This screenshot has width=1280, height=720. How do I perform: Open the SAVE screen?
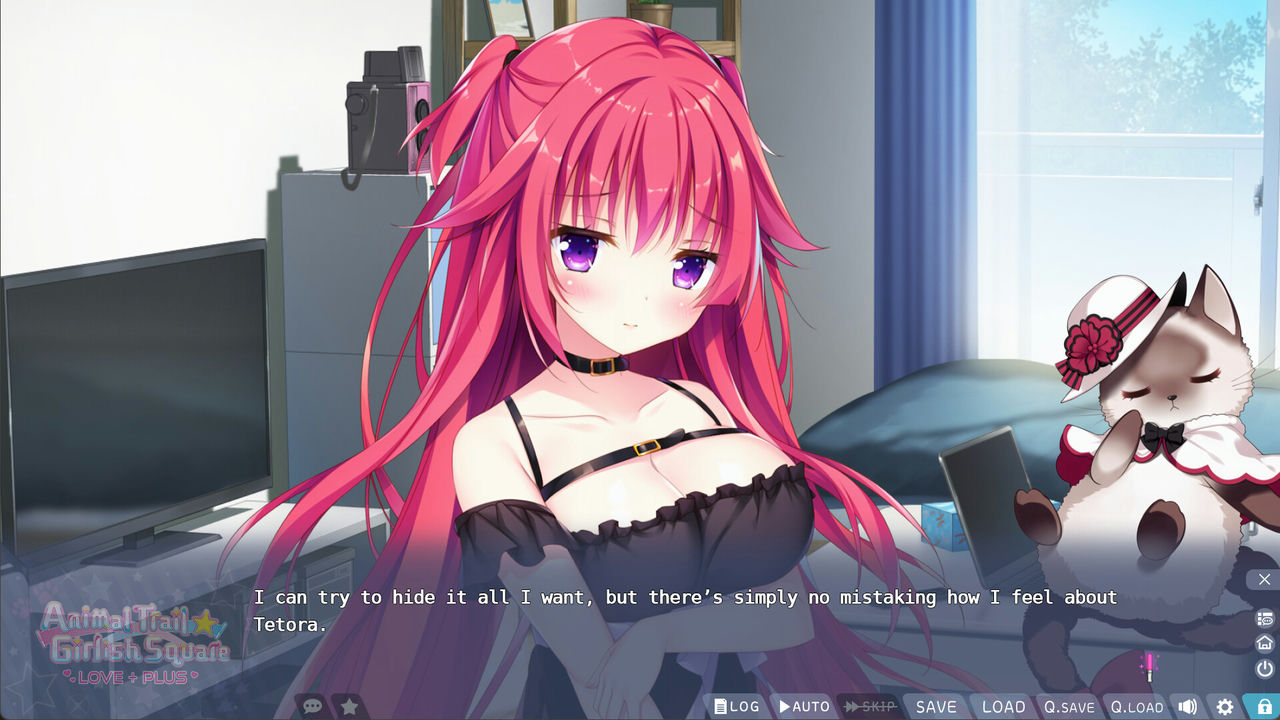(x=935, y=706)
